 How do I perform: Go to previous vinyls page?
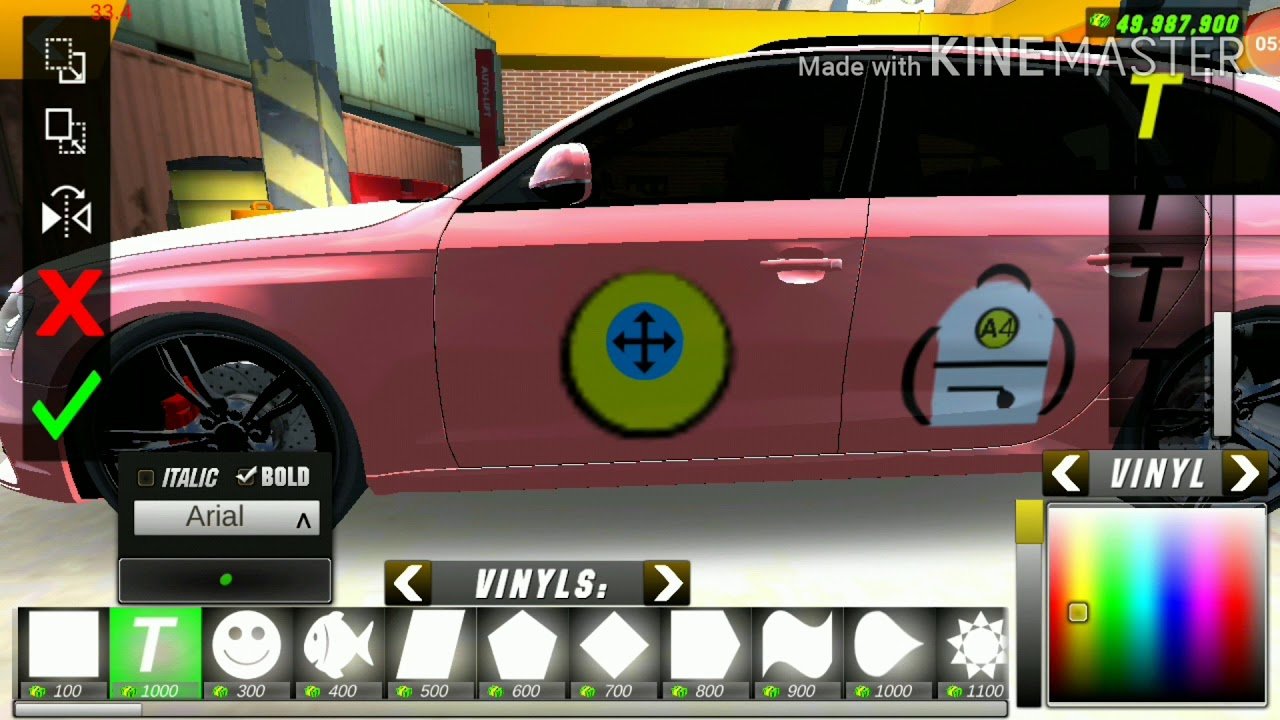click(409, 584)
